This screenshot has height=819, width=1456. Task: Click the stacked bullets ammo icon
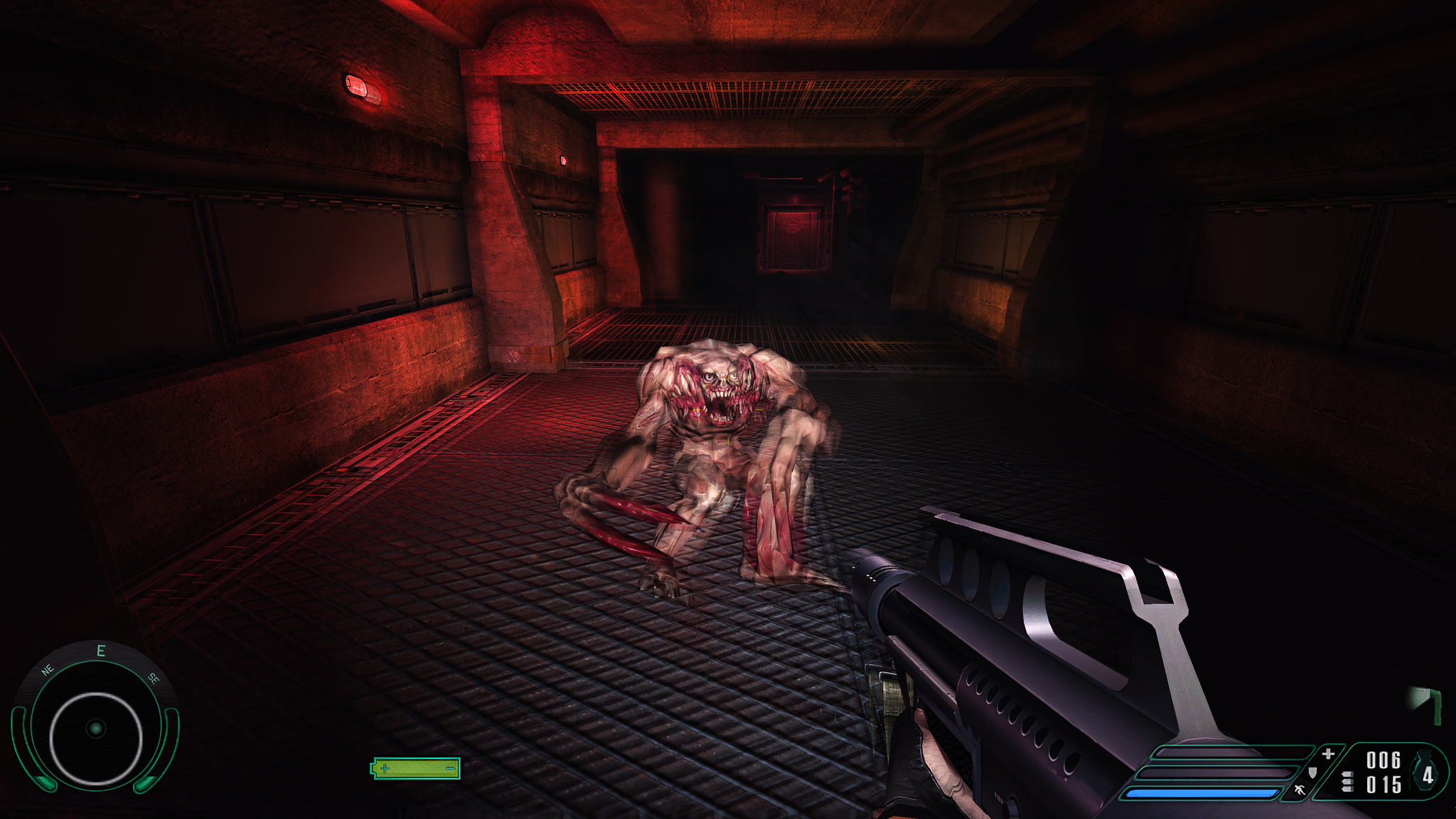pos(1347,783)
